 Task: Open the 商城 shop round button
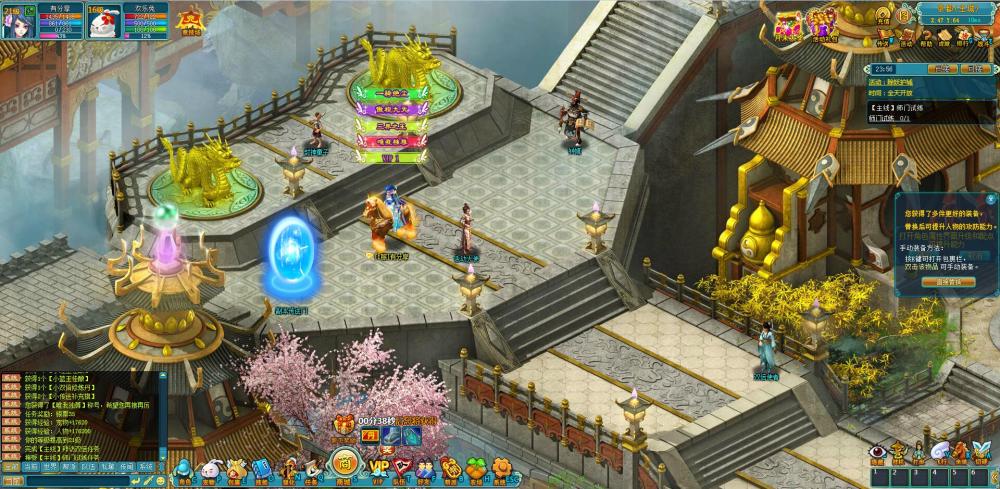(343, 463)
